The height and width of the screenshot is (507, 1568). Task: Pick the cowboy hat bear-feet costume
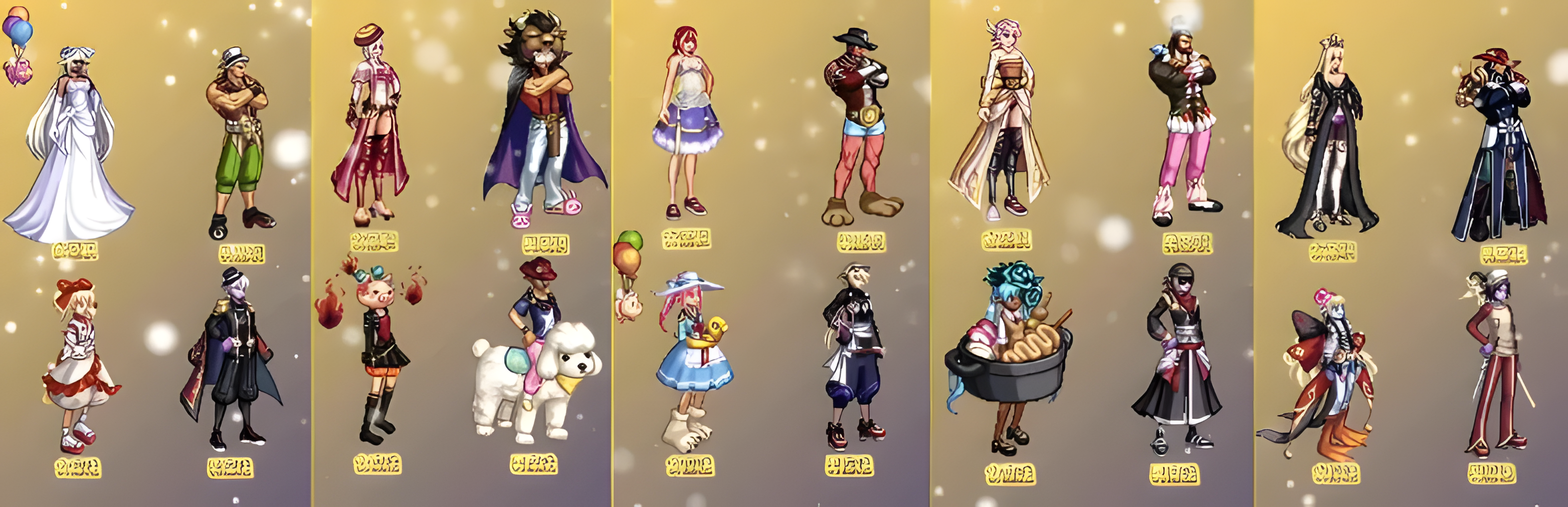(858, 128)
